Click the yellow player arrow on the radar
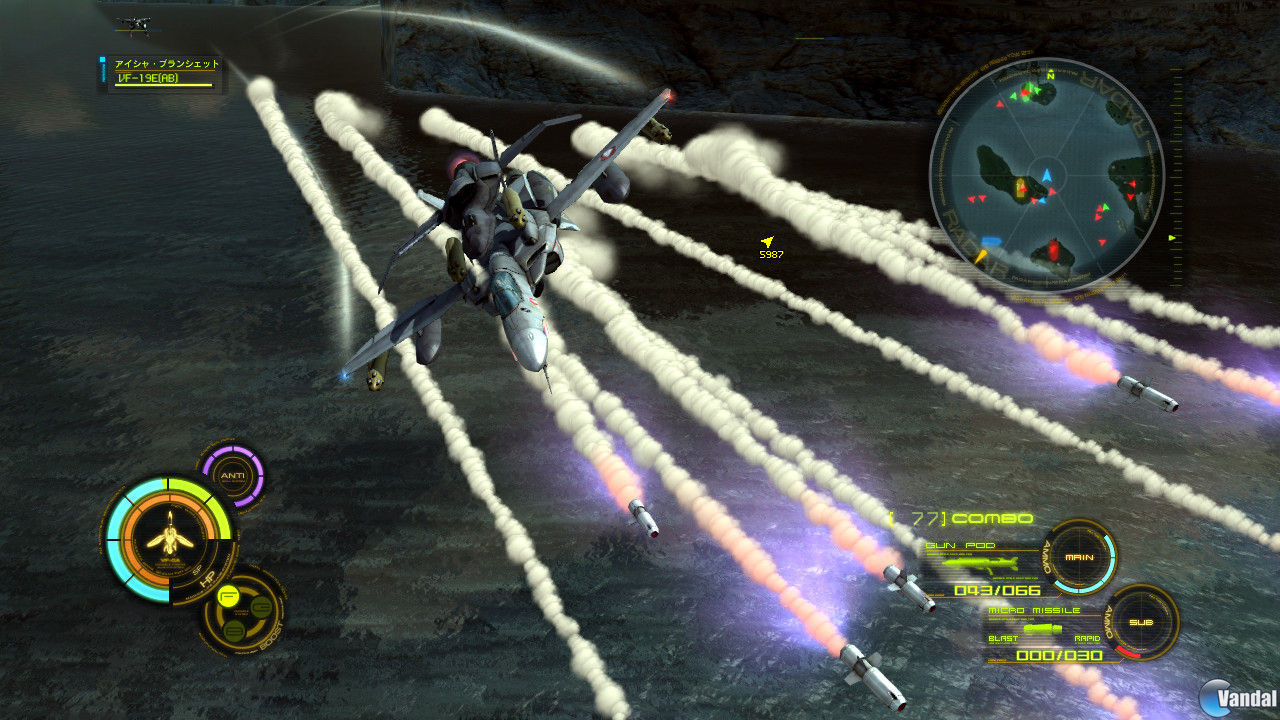The image size is (1280, 720). (x=982, y=256)
